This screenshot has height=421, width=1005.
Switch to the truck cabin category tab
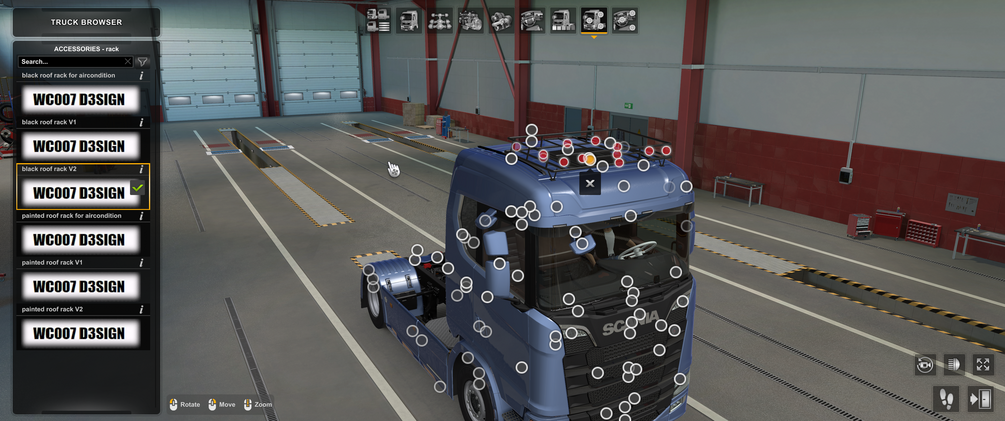409,19
